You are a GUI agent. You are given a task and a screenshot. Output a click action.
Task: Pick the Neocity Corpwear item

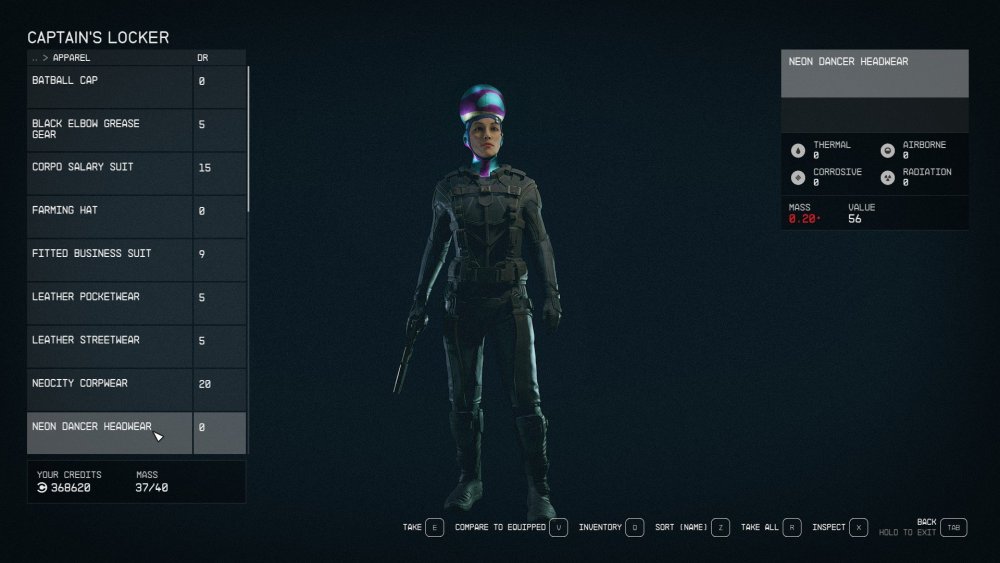pyautogui.click(x=110, y=383)
